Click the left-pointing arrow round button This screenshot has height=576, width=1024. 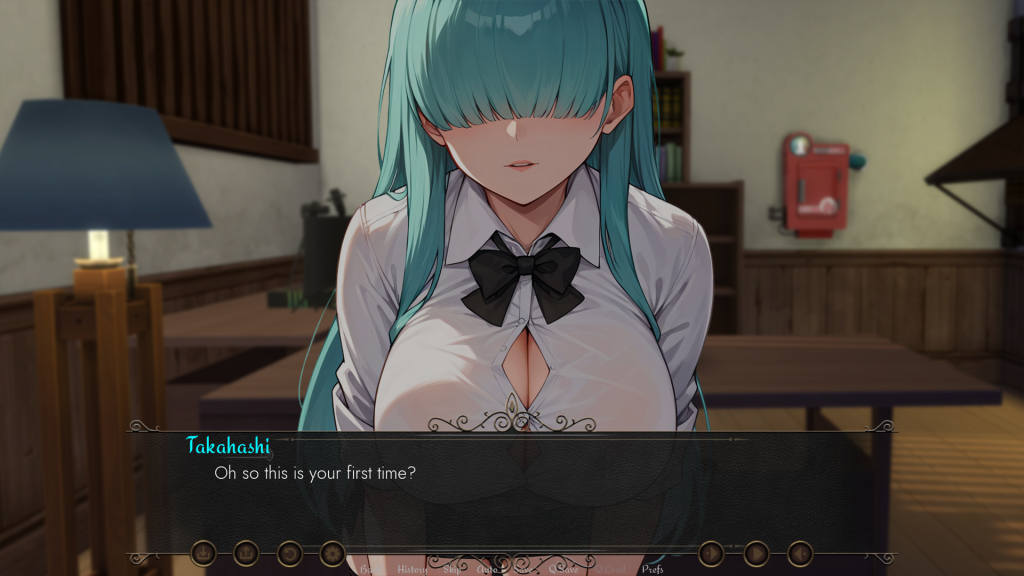[799, 552]
